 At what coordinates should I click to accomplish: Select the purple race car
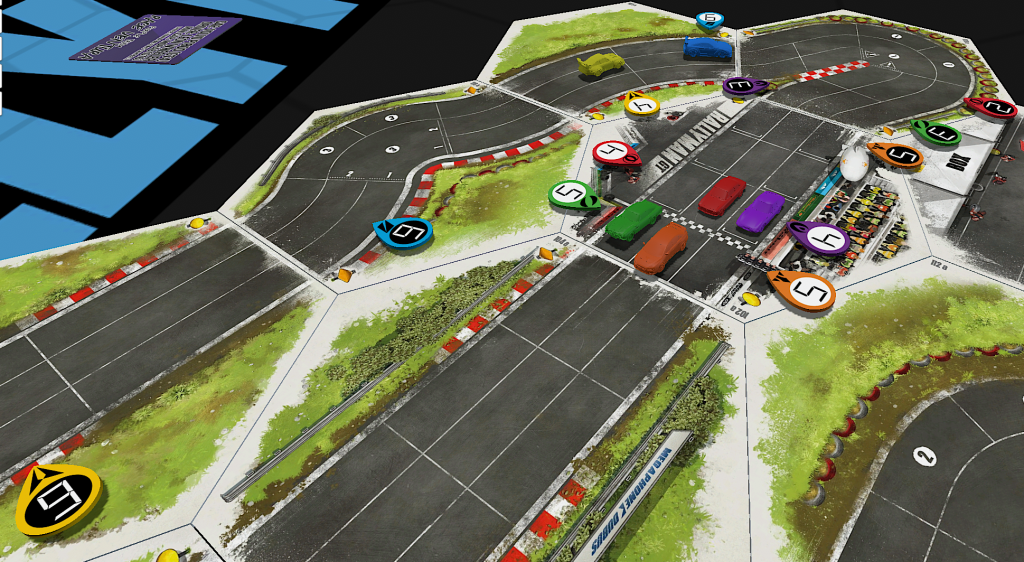pos(761,211)
